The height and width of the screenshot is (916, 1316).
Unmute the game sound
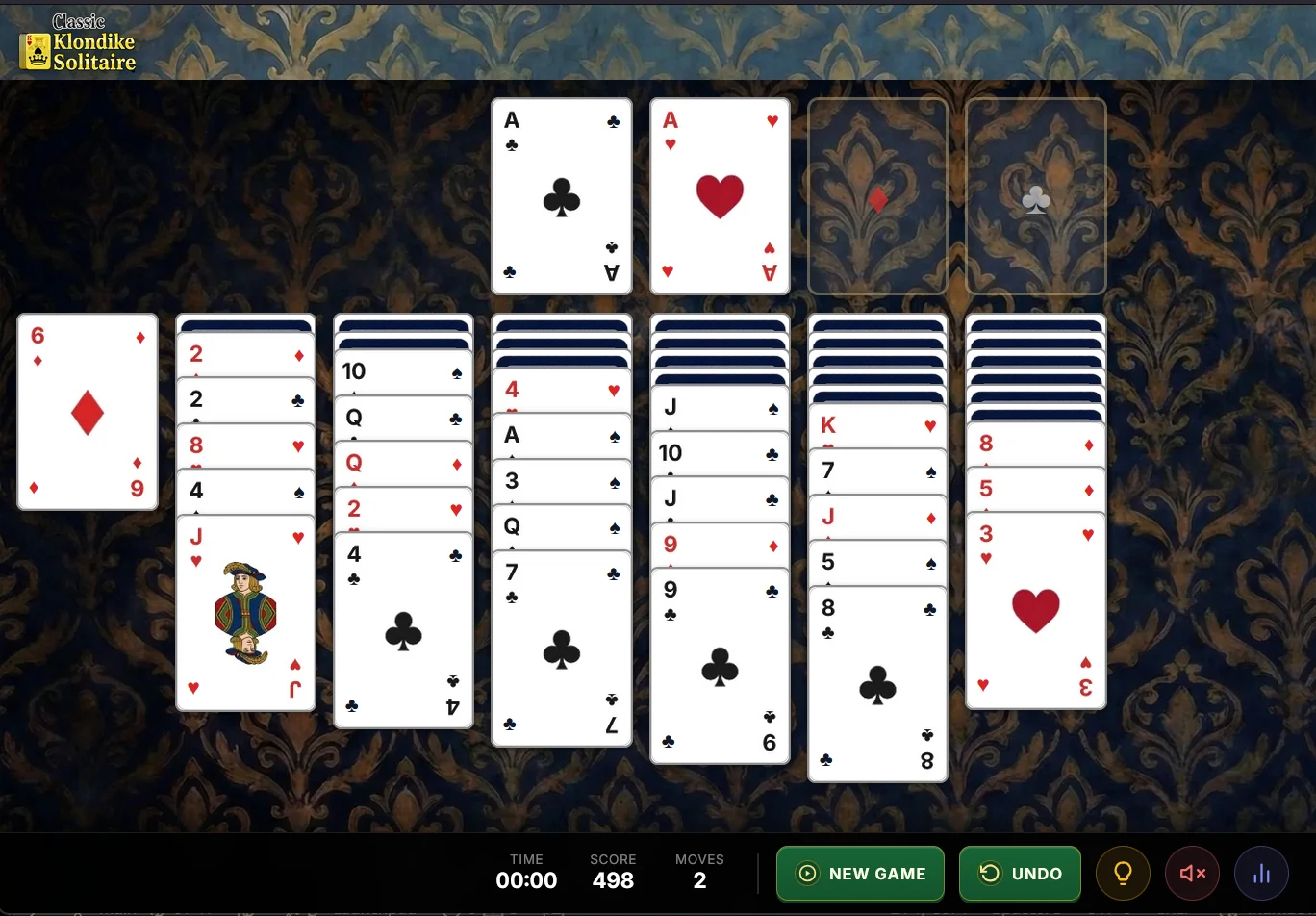(x=1192, y=874)
